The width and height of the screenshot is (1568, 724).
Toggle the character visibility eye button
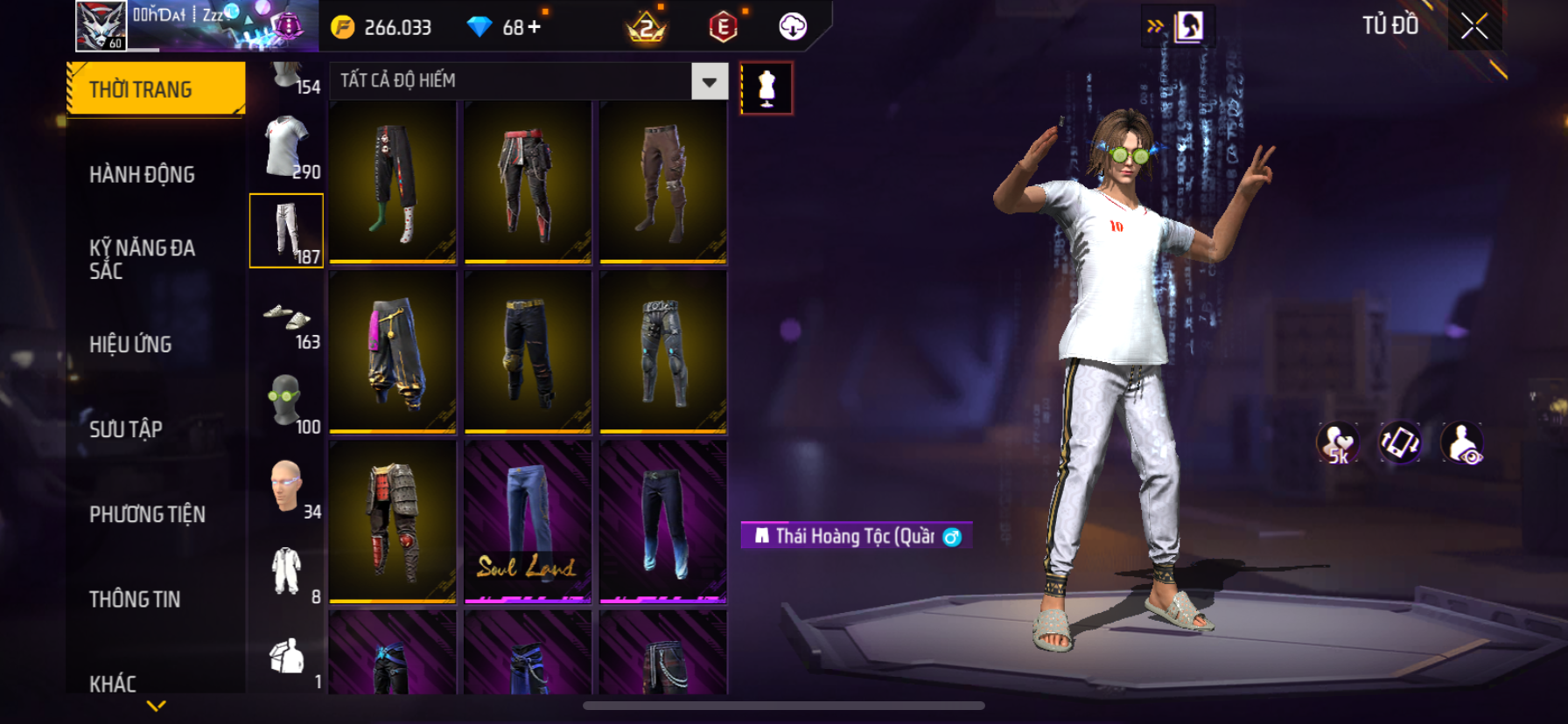(x=1461, y=443)
